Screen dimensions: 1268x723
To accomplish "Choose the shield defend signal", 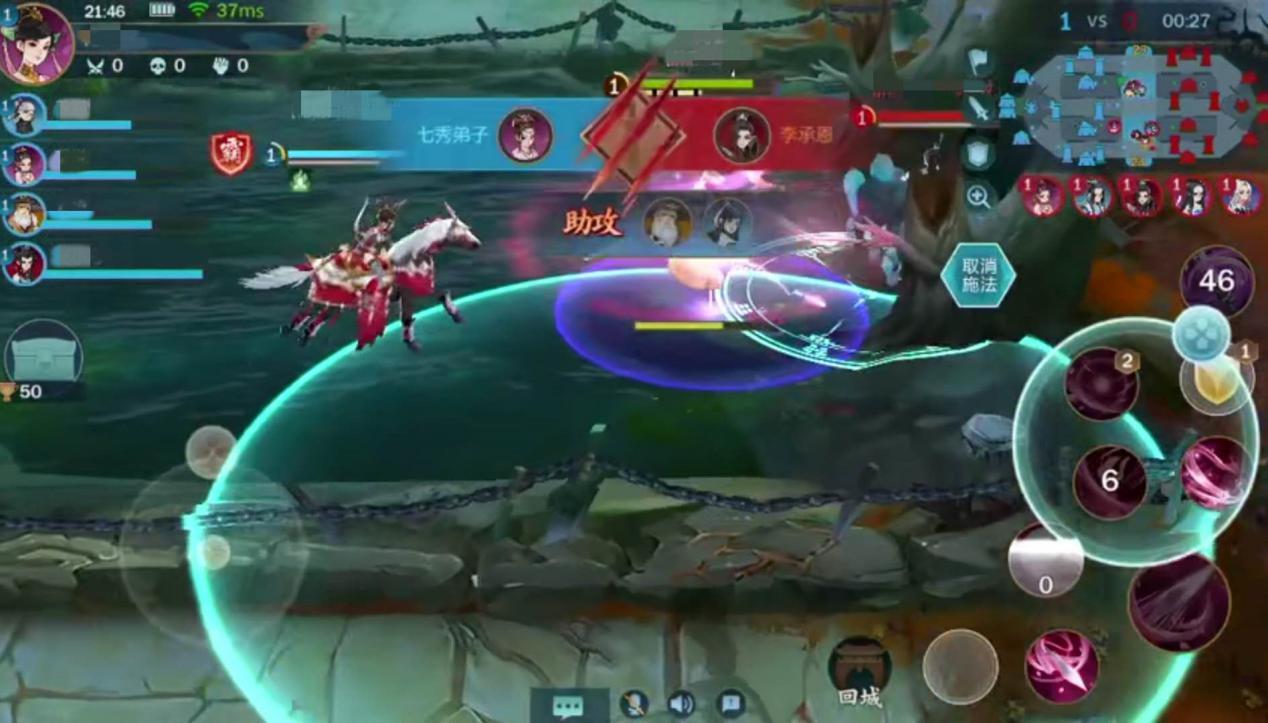I will 979,154.
